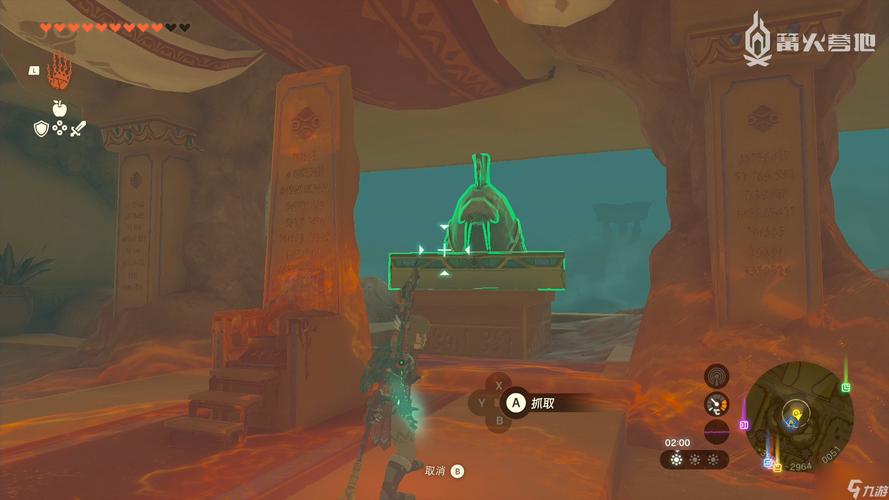The image size is (889, 500).
Task: Open the circular minimap
Action: [797, 412]
